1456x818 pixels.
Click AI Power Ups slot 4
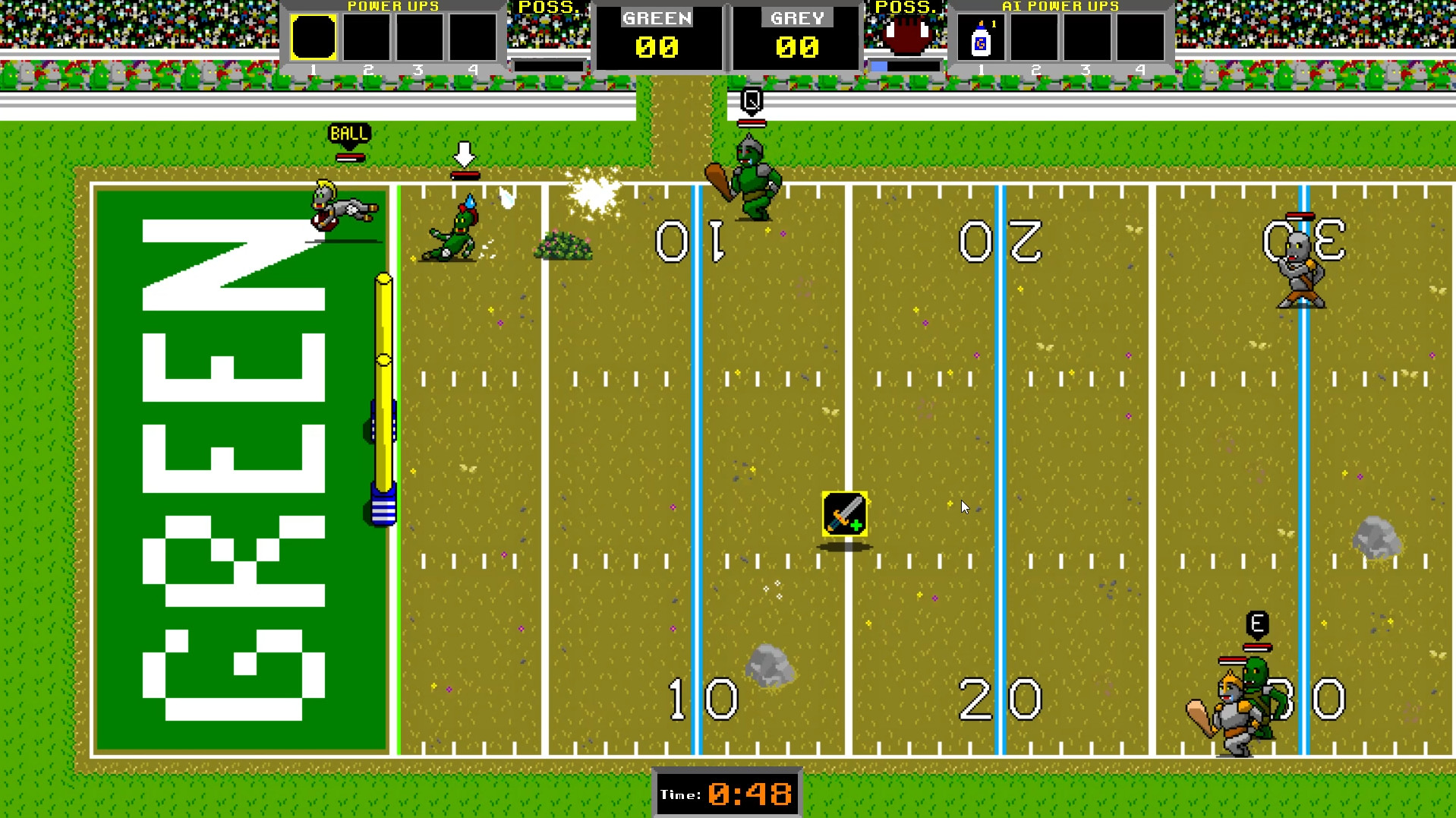point(1139,36)
